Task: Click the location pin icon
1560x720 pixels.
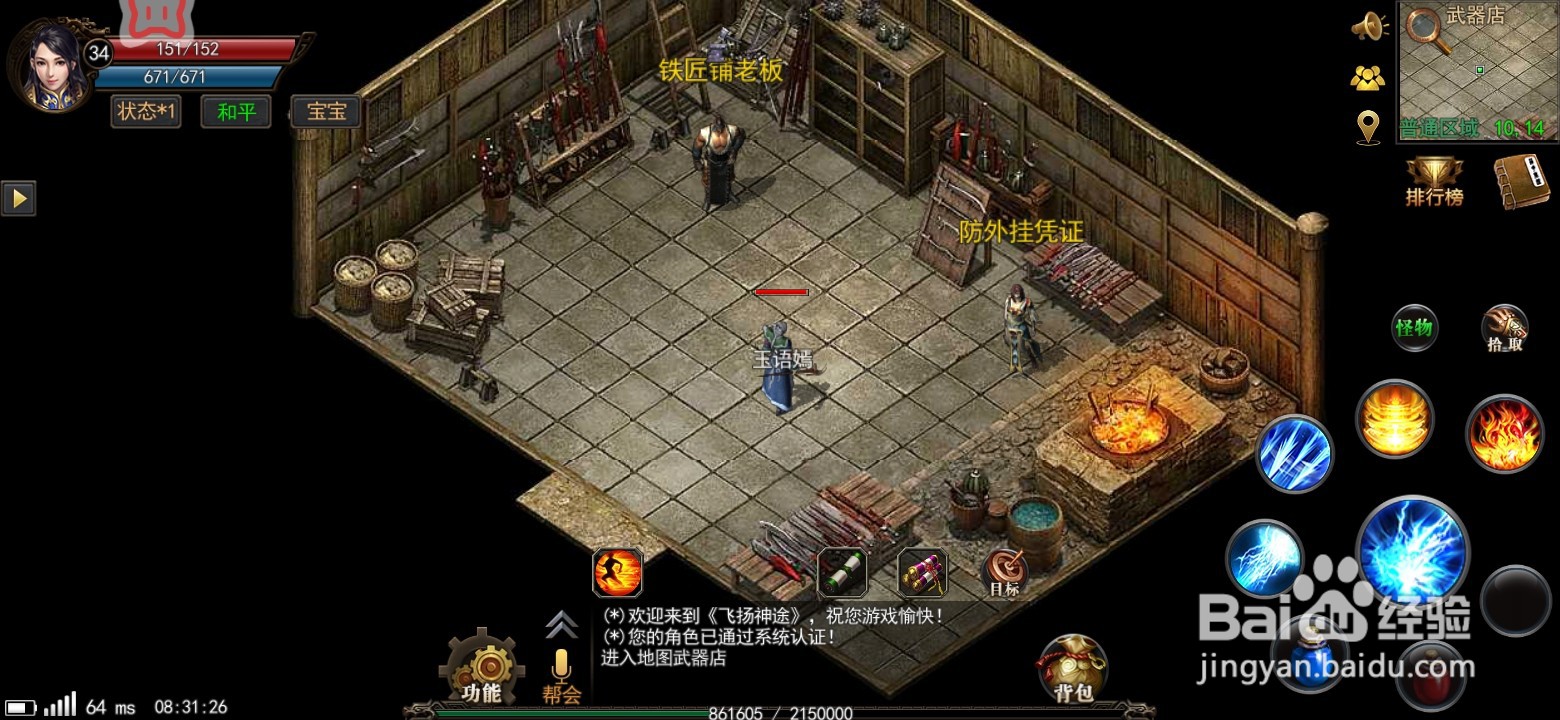Action: [x=1369, y=125]
